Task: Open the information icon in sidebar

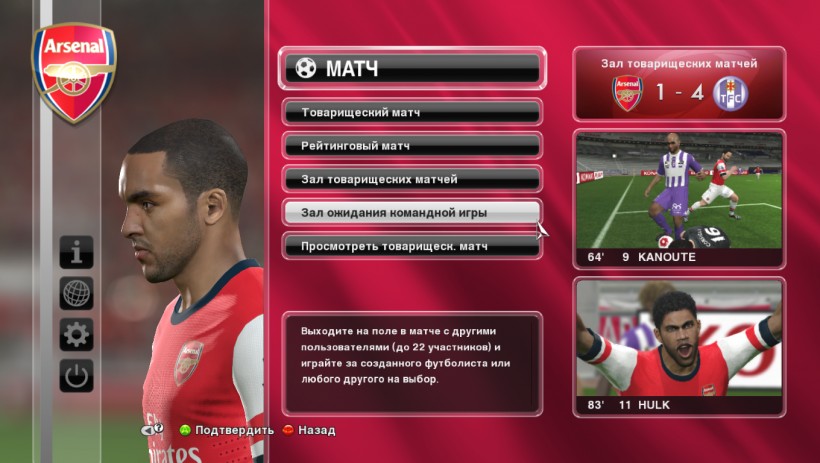Action: pyautogui.click(x=76, y=252)
